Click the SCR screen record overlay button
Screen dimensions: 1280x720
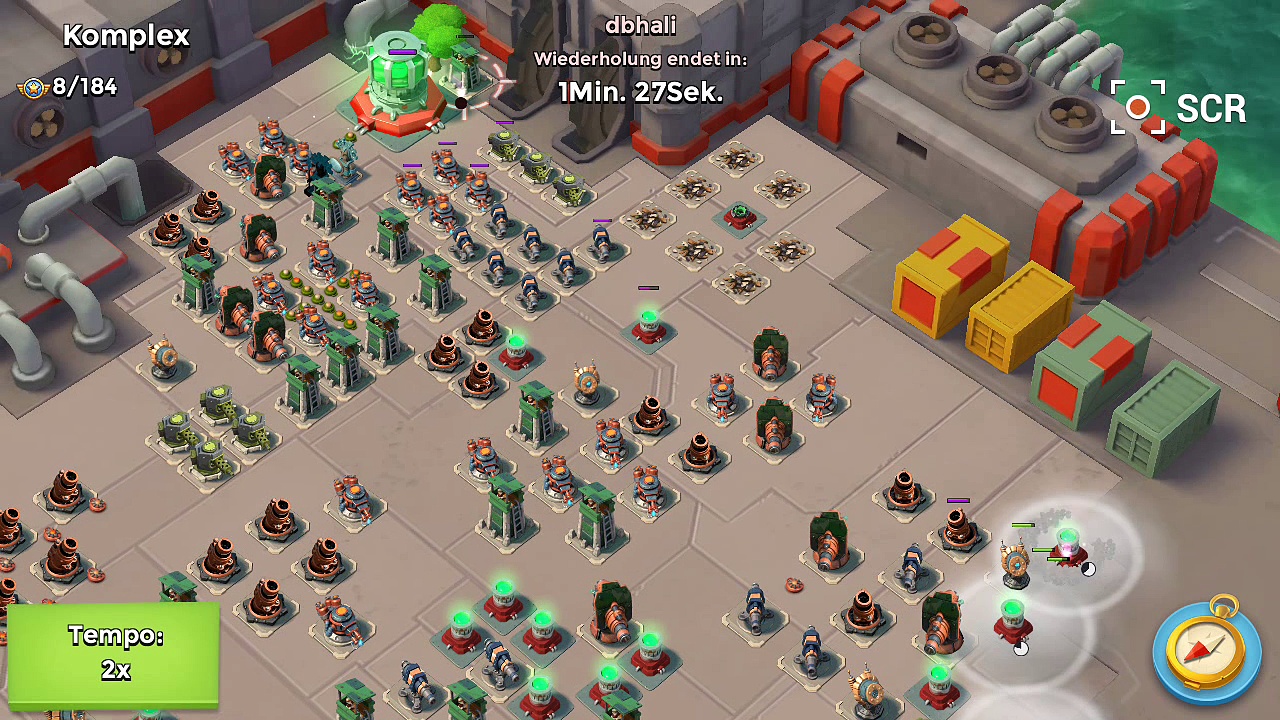(x=1178, y=108)
